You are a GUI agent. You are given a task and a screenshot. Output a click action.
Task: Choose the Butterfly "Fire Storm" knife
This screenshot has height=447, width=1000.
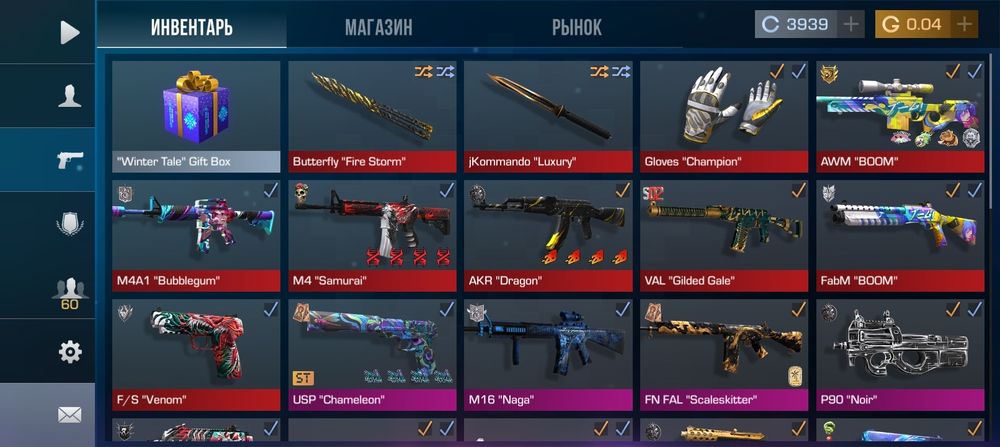[x=372, y=116]
